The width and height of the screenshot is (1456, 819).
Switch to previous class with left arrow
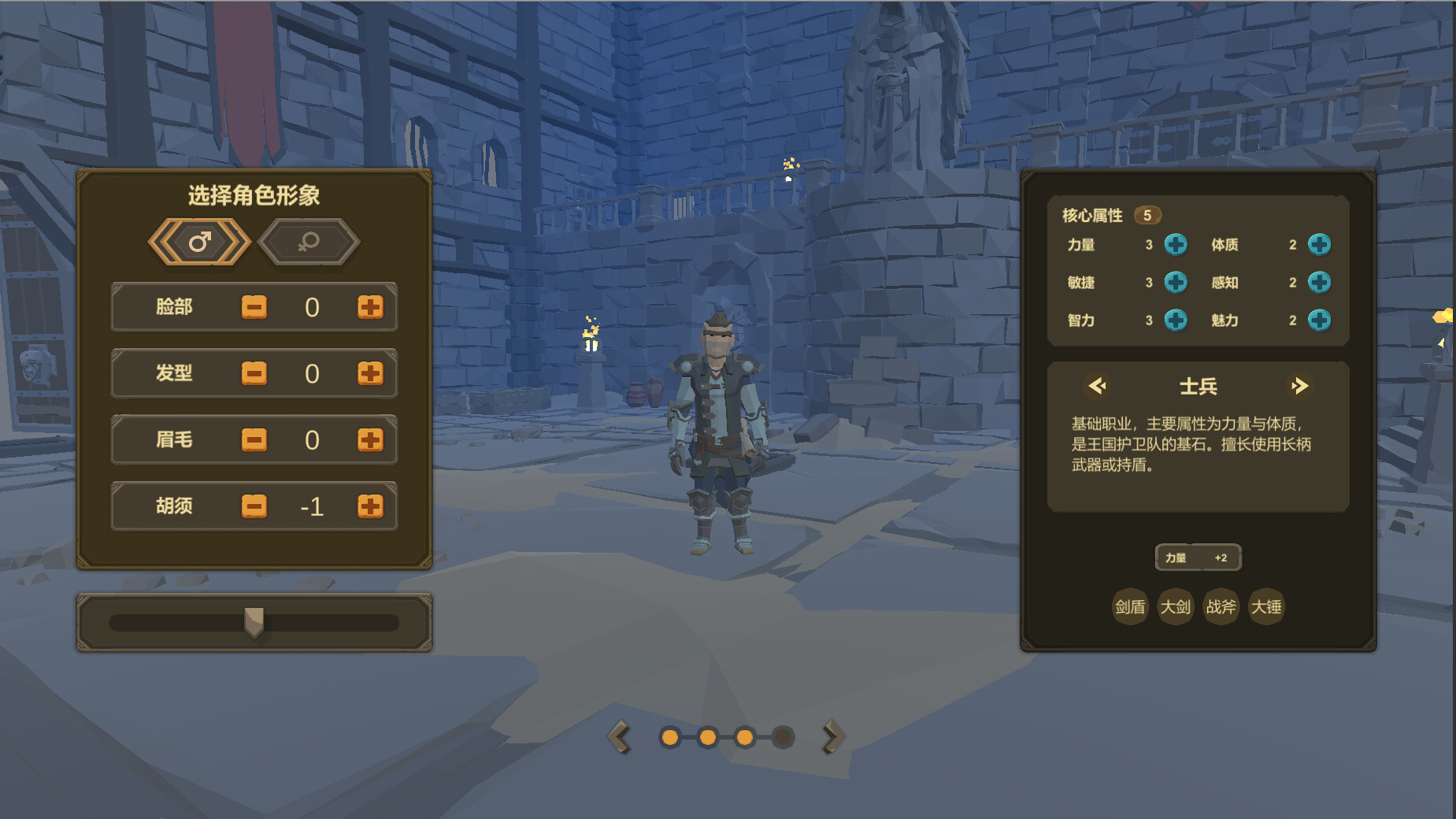point(1097,386)
